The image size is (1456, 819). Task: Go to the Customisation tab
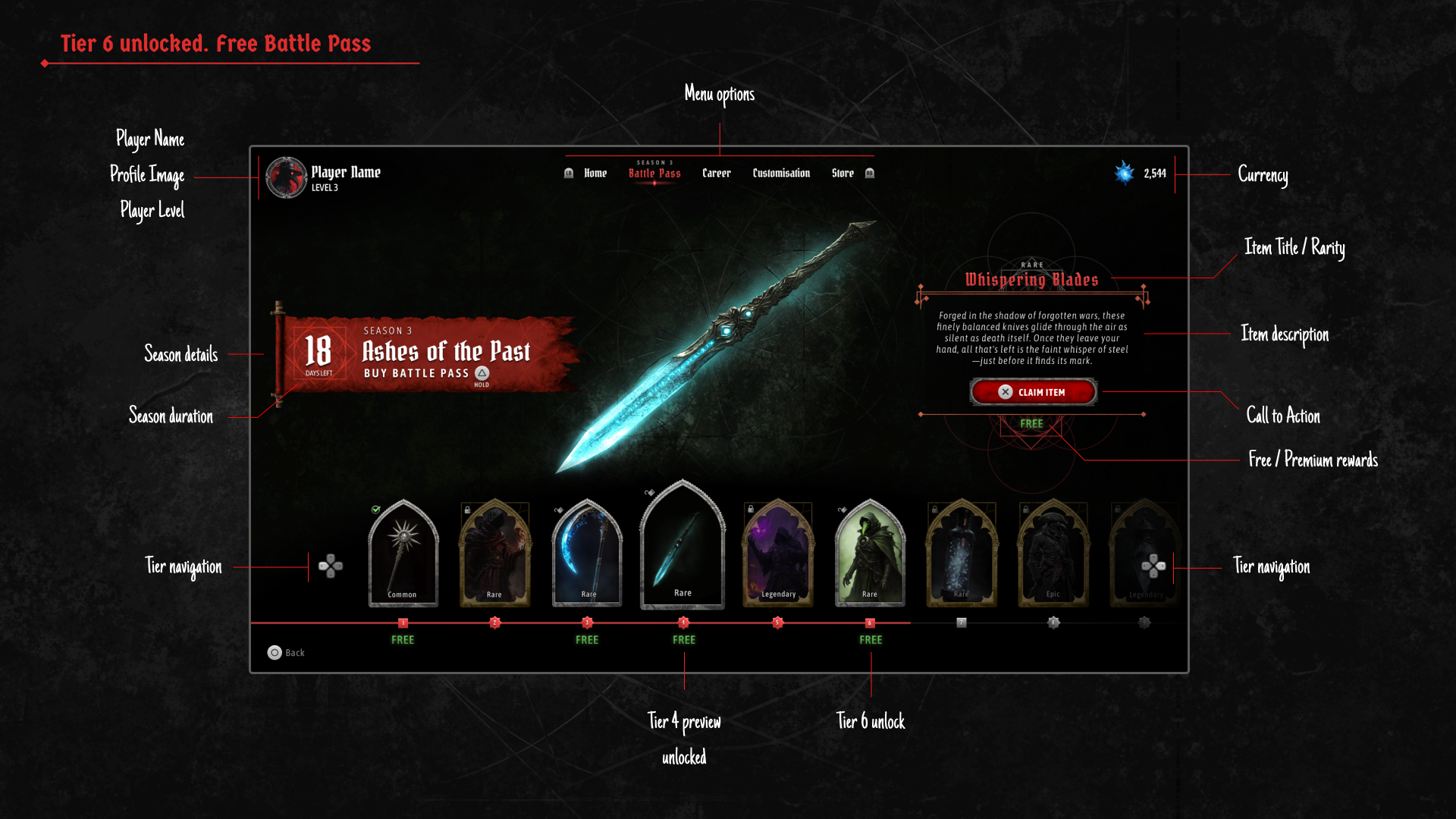point(781,174)
